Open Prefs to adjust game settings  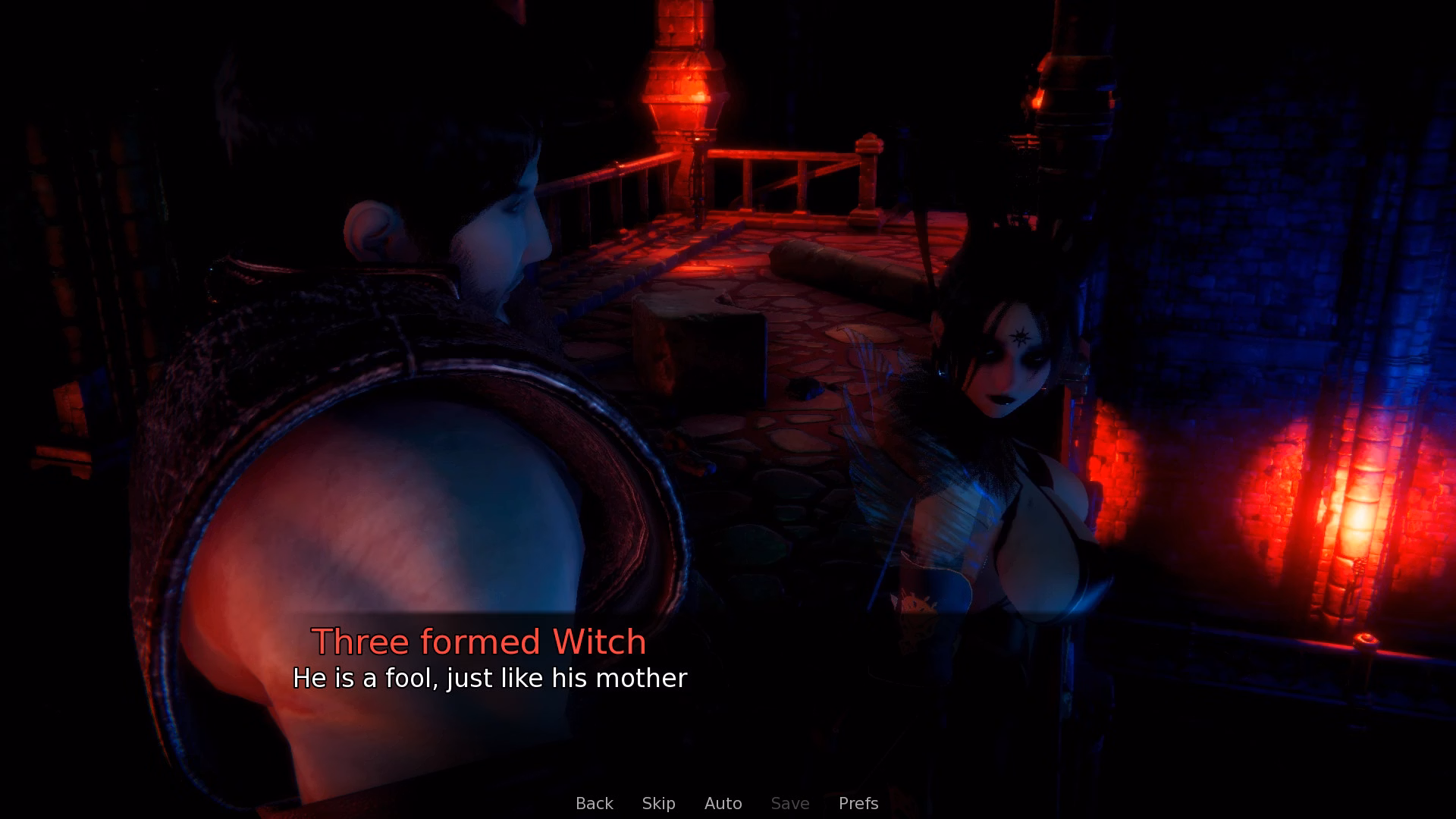click(x=858, y=803)
